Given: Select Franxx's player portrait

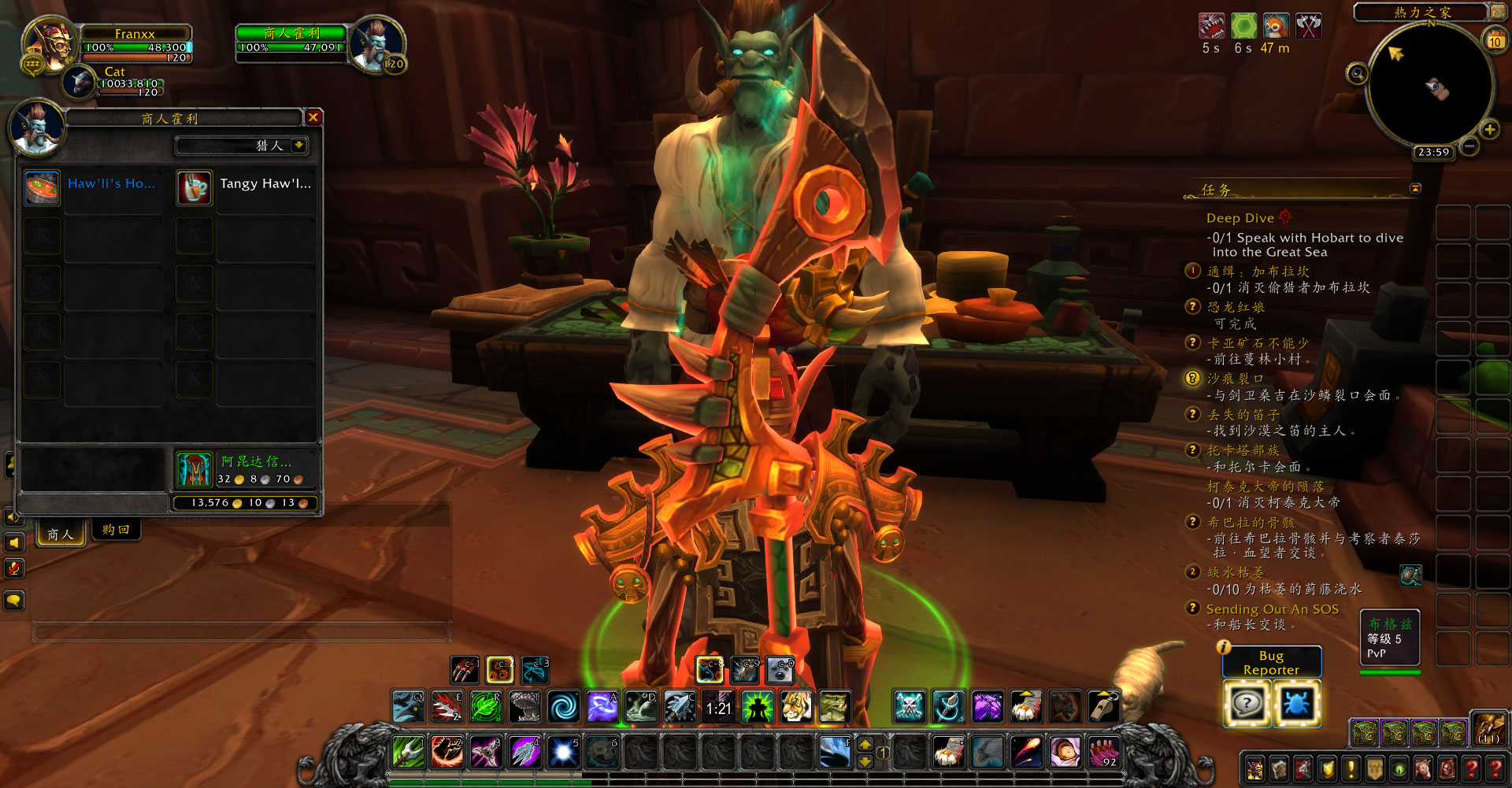Looking at the screenshot, I should click(x=50, y=43).
